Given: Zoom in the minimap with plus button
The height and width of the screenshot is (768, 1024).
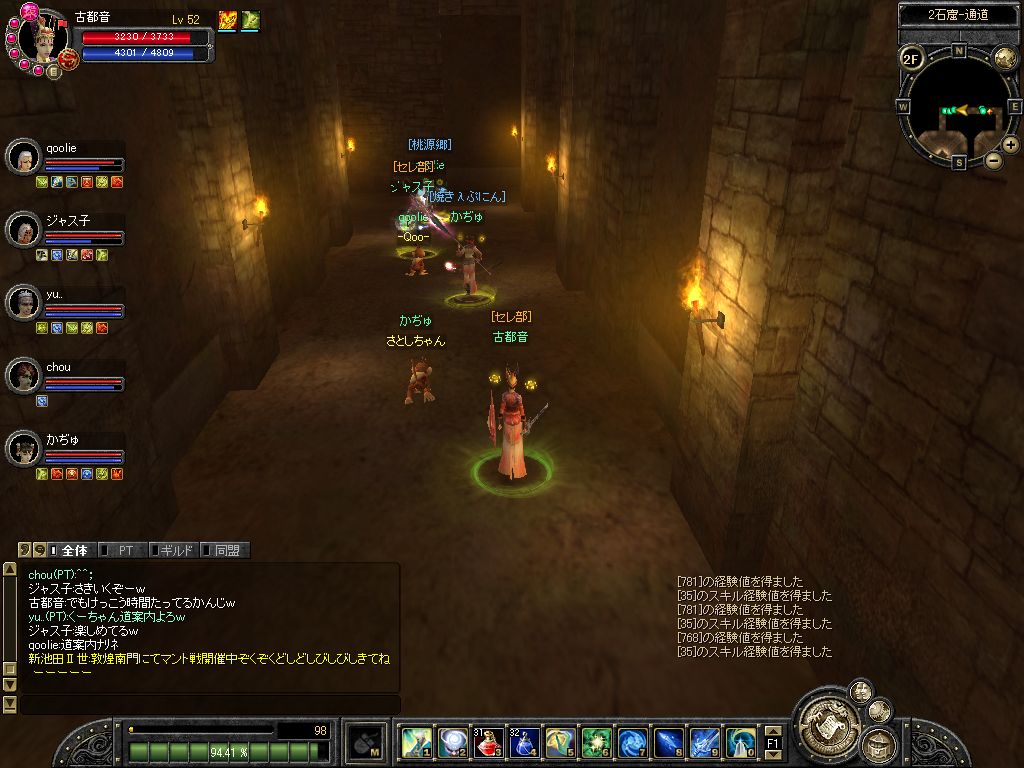Looking at the screenshot, I should 1011,145.
